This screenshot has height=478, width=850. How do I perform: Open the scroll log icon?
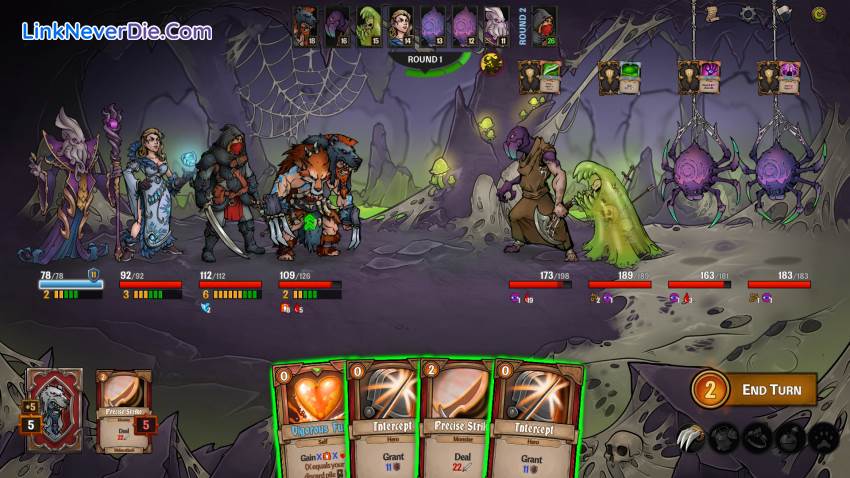(712, 13)
